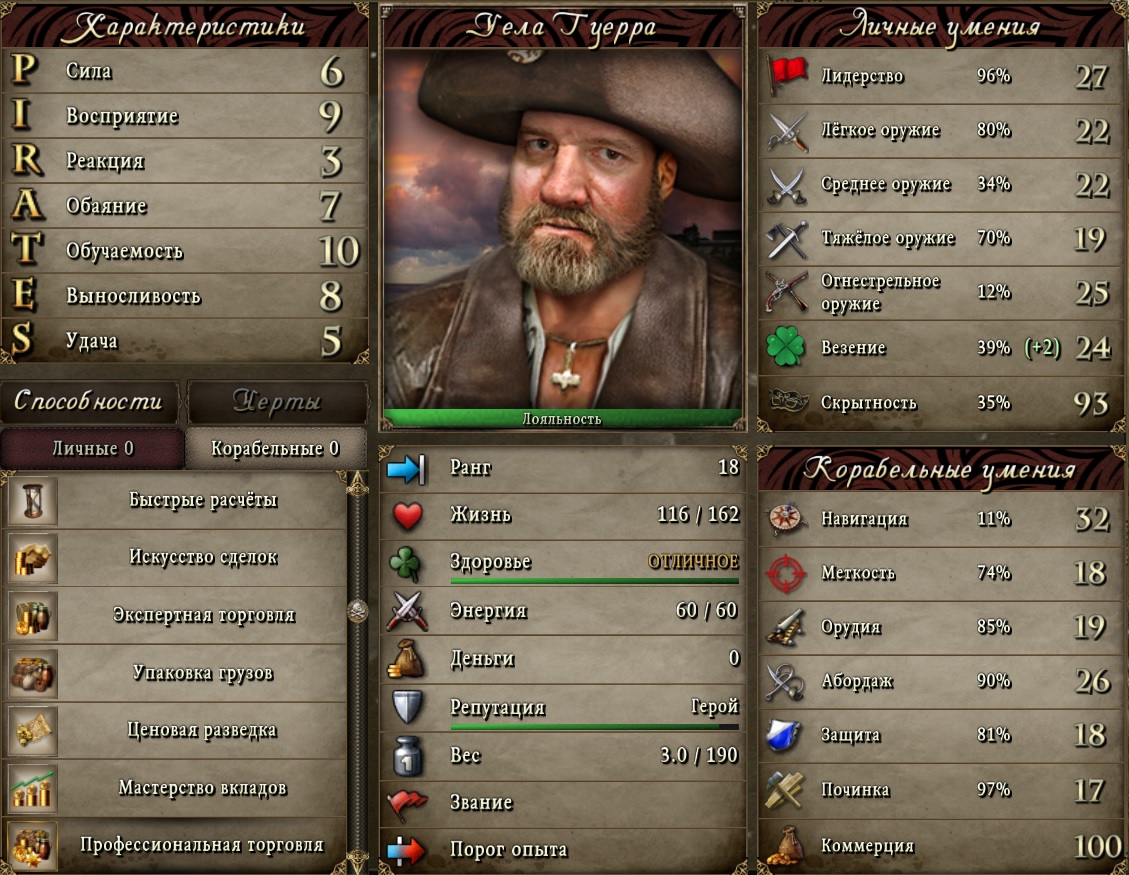
Task: Select the Быстрые расчёты ability
Action: tap(203, 500)
